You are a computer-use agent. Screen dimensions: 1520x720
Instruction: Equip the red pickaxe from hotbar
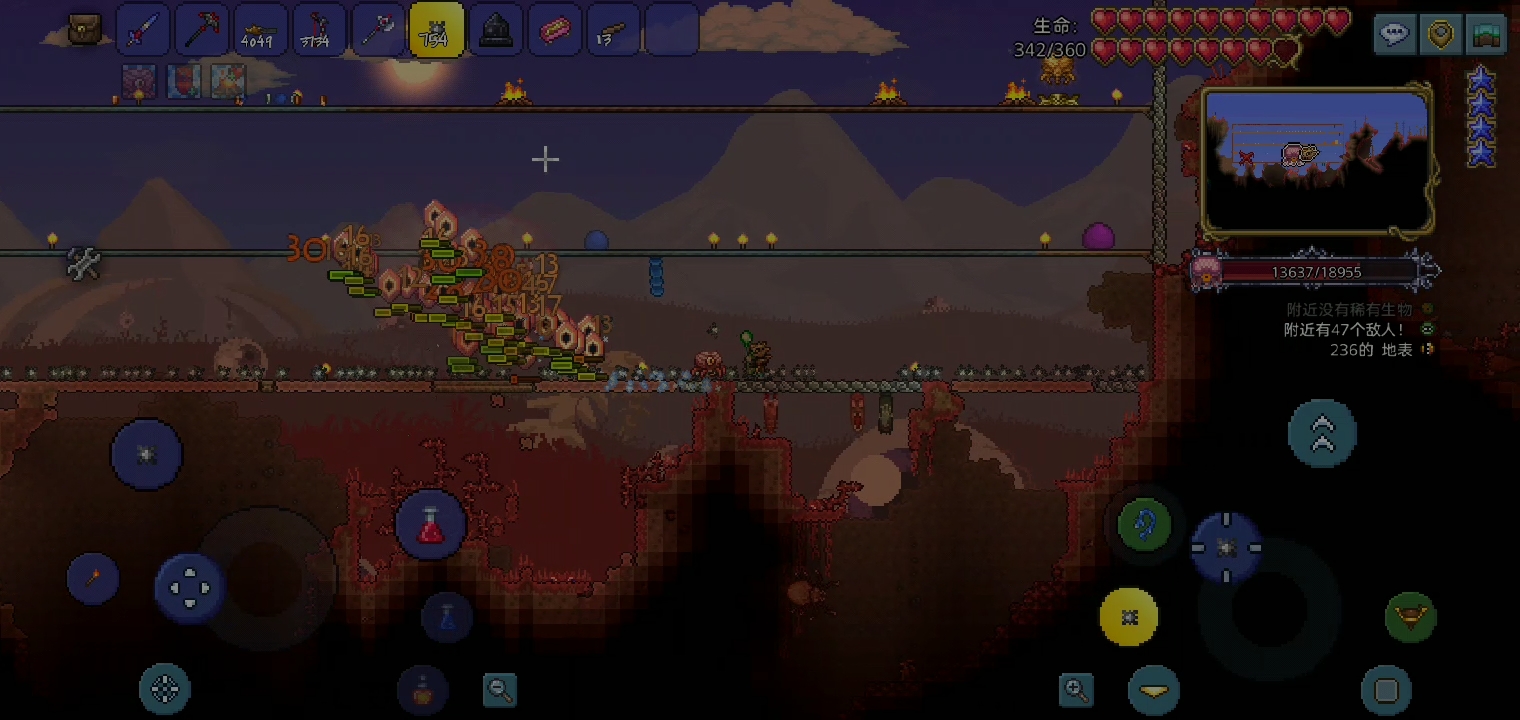click(x=202, y=30)
